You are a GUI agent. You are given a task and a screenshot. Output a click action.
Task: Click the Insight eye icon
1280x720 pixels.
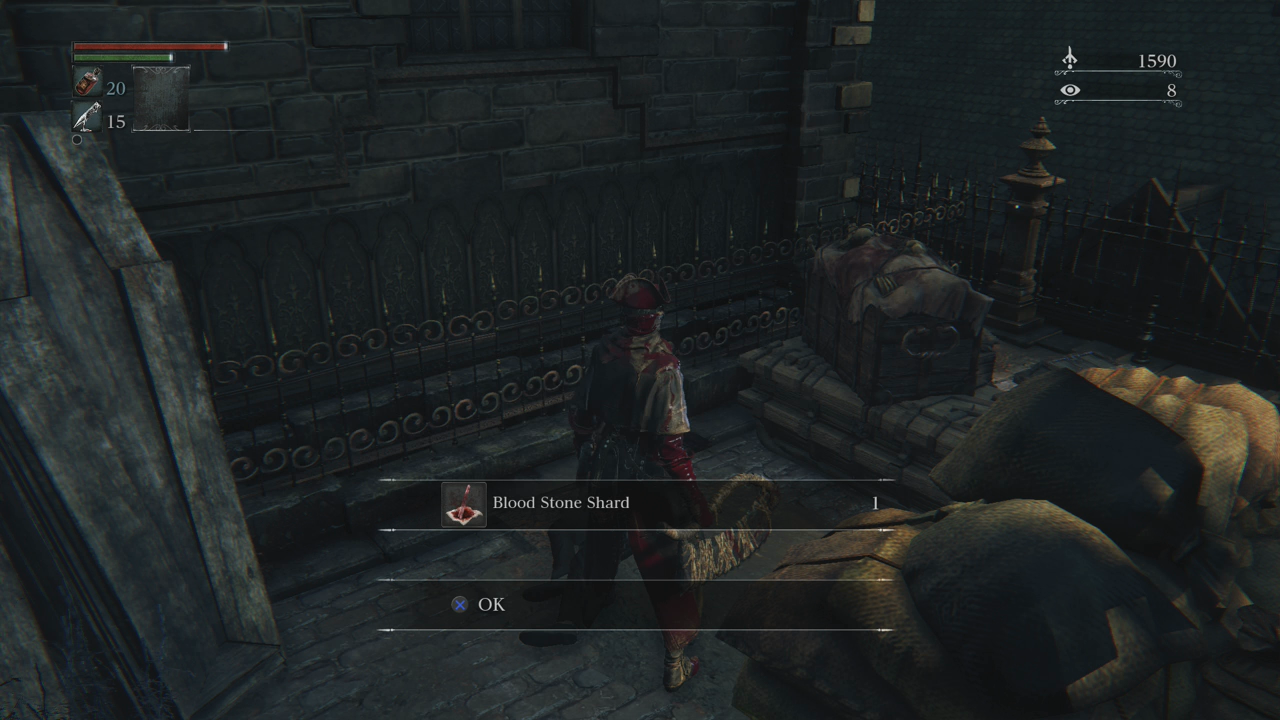click(x=1070, y=90)
